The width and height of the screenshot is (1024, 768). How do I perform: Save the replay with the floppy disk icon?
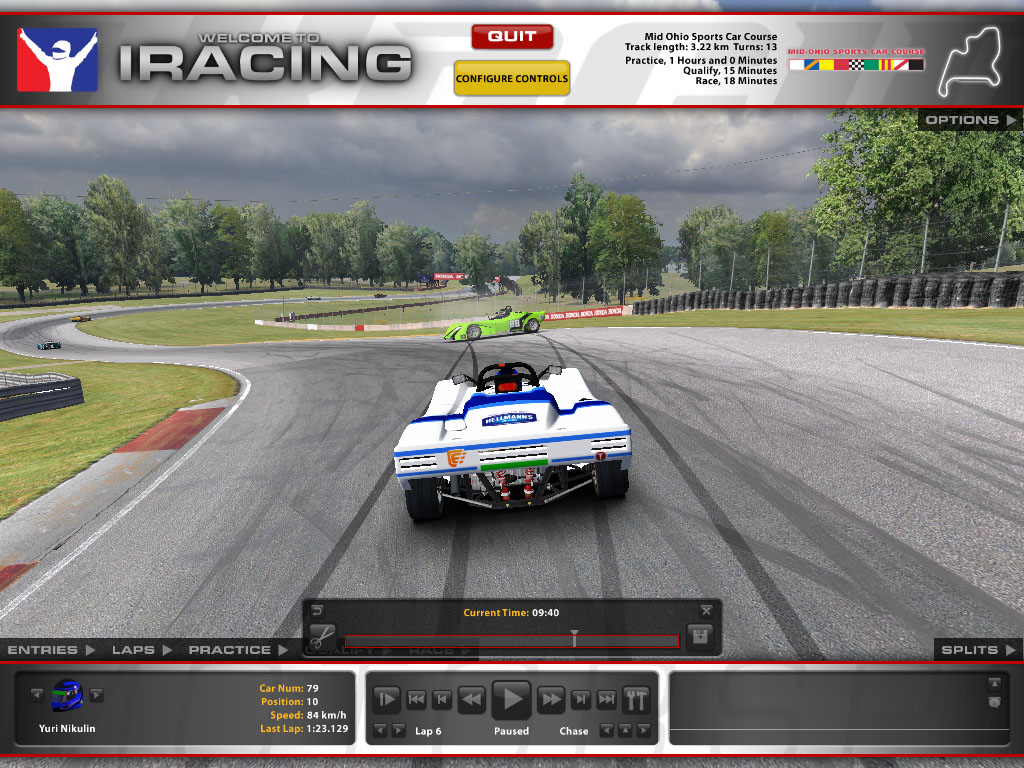[700, 636]
